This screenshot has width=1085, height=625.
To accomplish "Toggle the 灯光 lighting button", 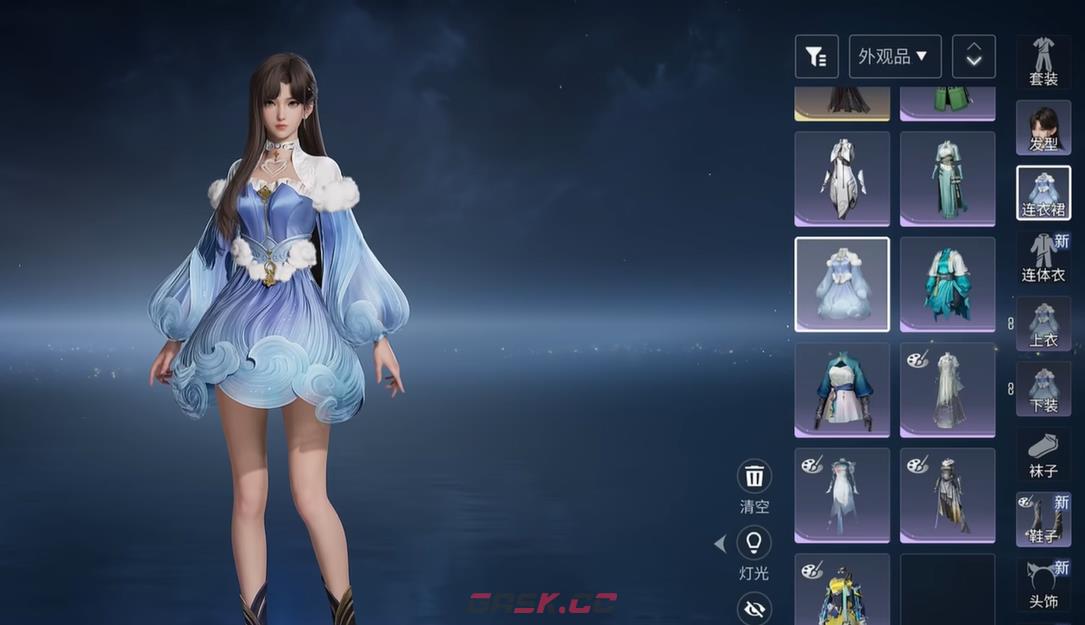I will (x=754, y=543).
